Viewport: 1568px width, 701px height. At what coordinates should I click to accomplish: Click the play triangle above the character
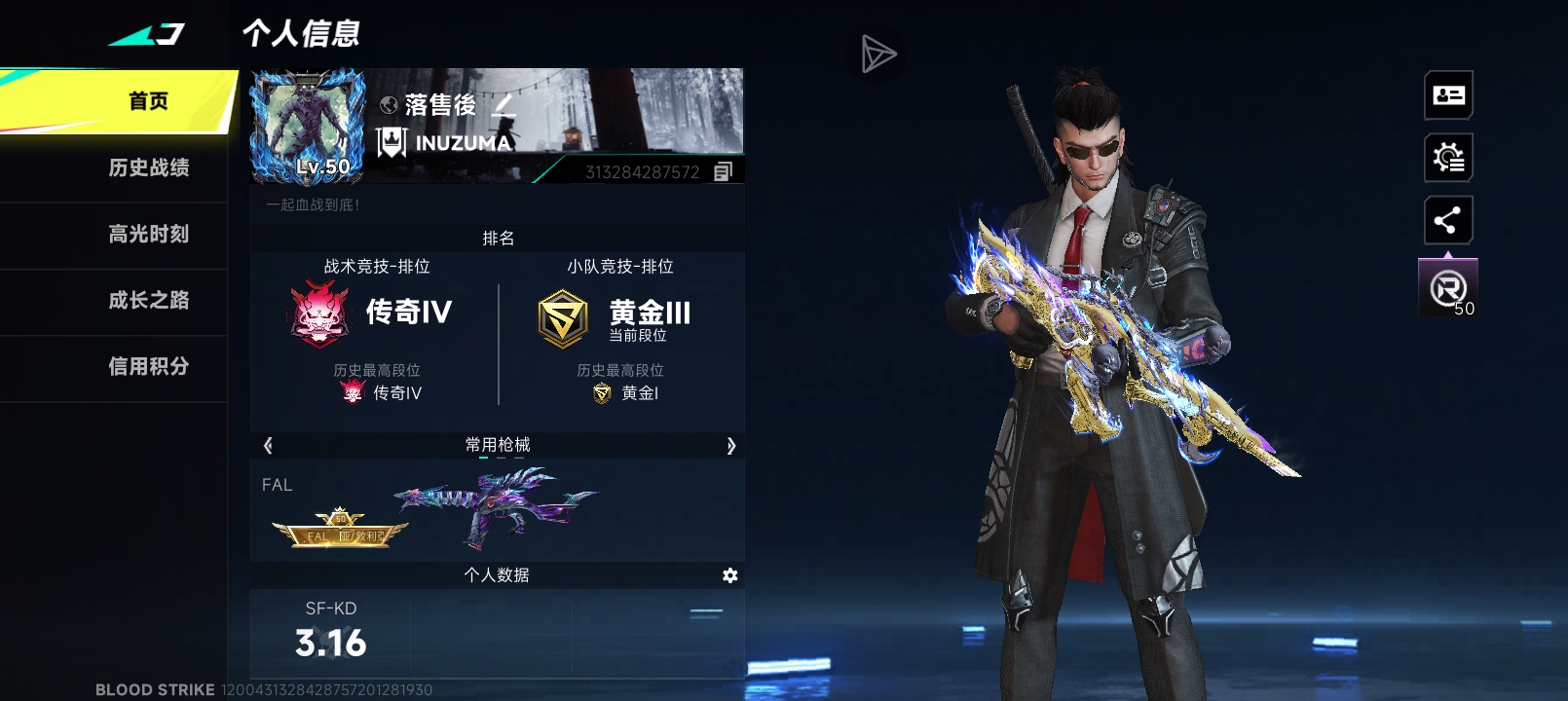pyautogui.click(x=877, y=53)
